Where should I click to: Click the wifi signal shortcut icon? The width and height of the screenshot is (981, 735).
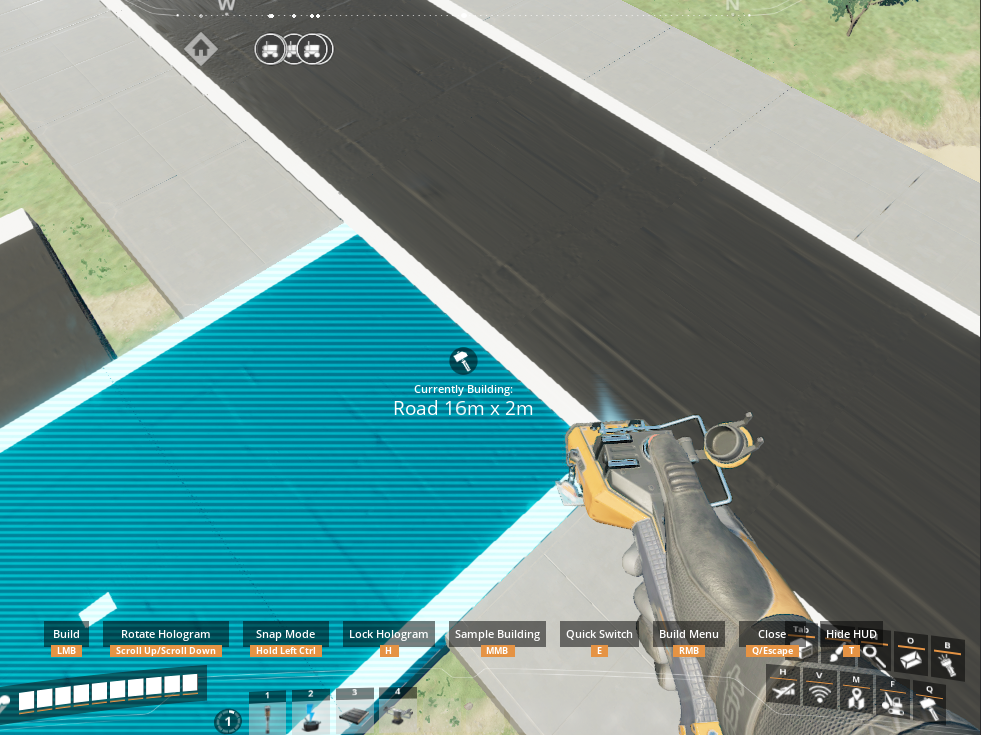819,692
